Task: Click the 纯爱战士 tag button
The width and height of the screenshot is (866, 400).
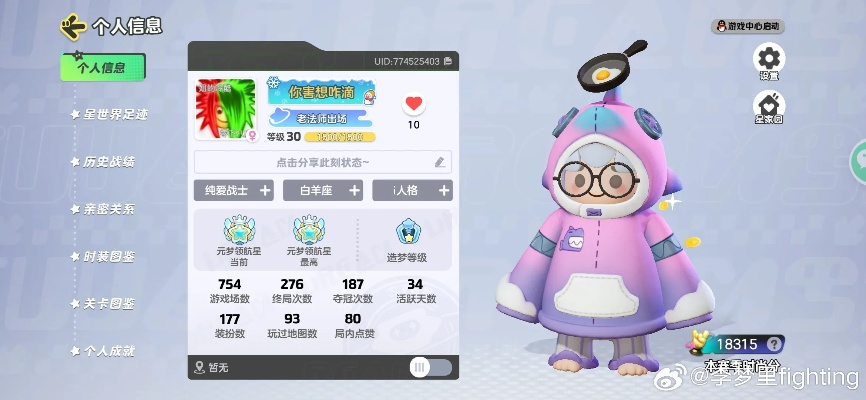Action: 233,190
